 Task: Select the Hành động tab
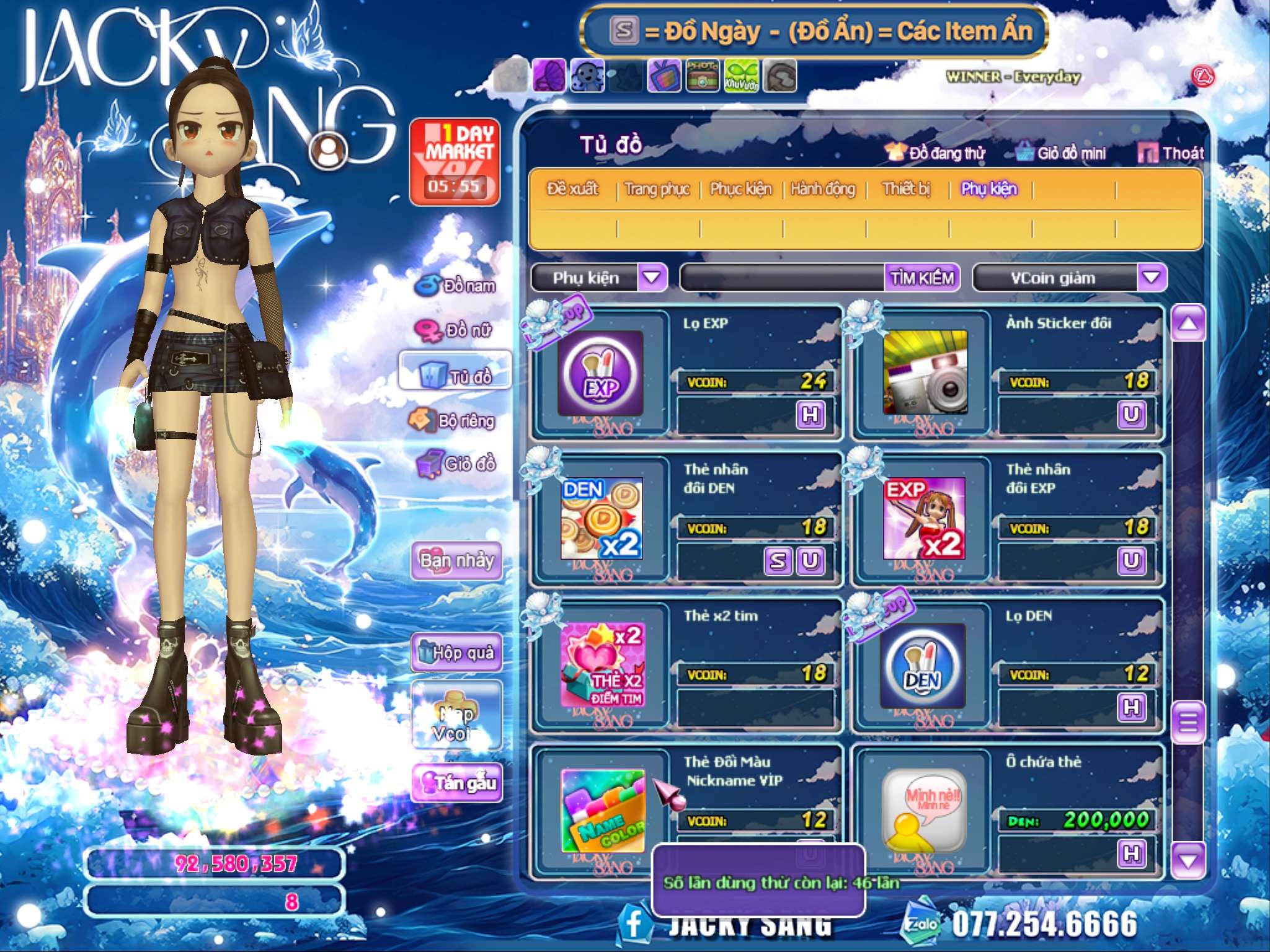tap(823, 189)
